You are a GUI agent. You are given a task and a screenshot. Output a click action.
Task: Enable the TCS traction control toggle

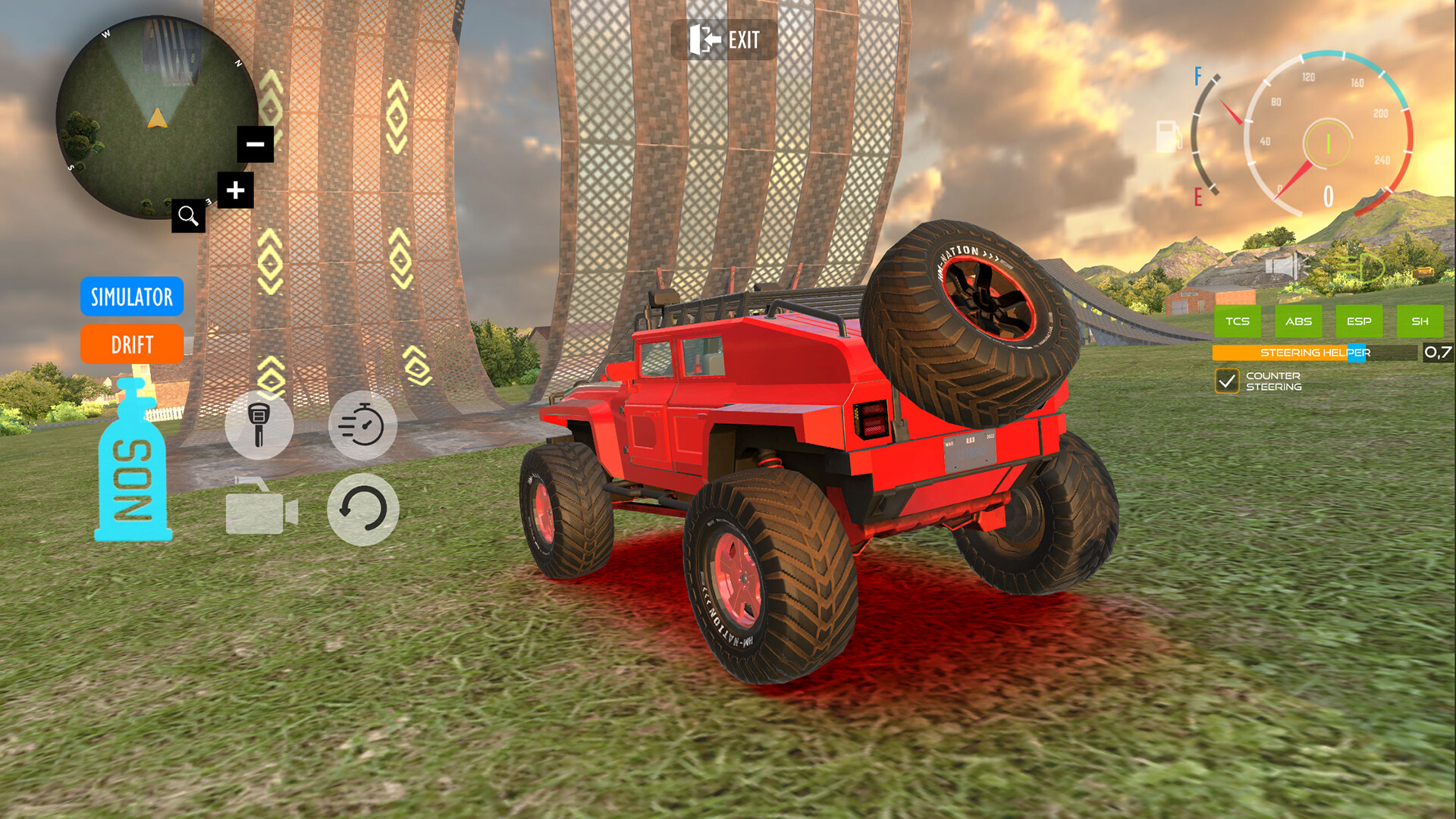click(x=1238, y=321)
